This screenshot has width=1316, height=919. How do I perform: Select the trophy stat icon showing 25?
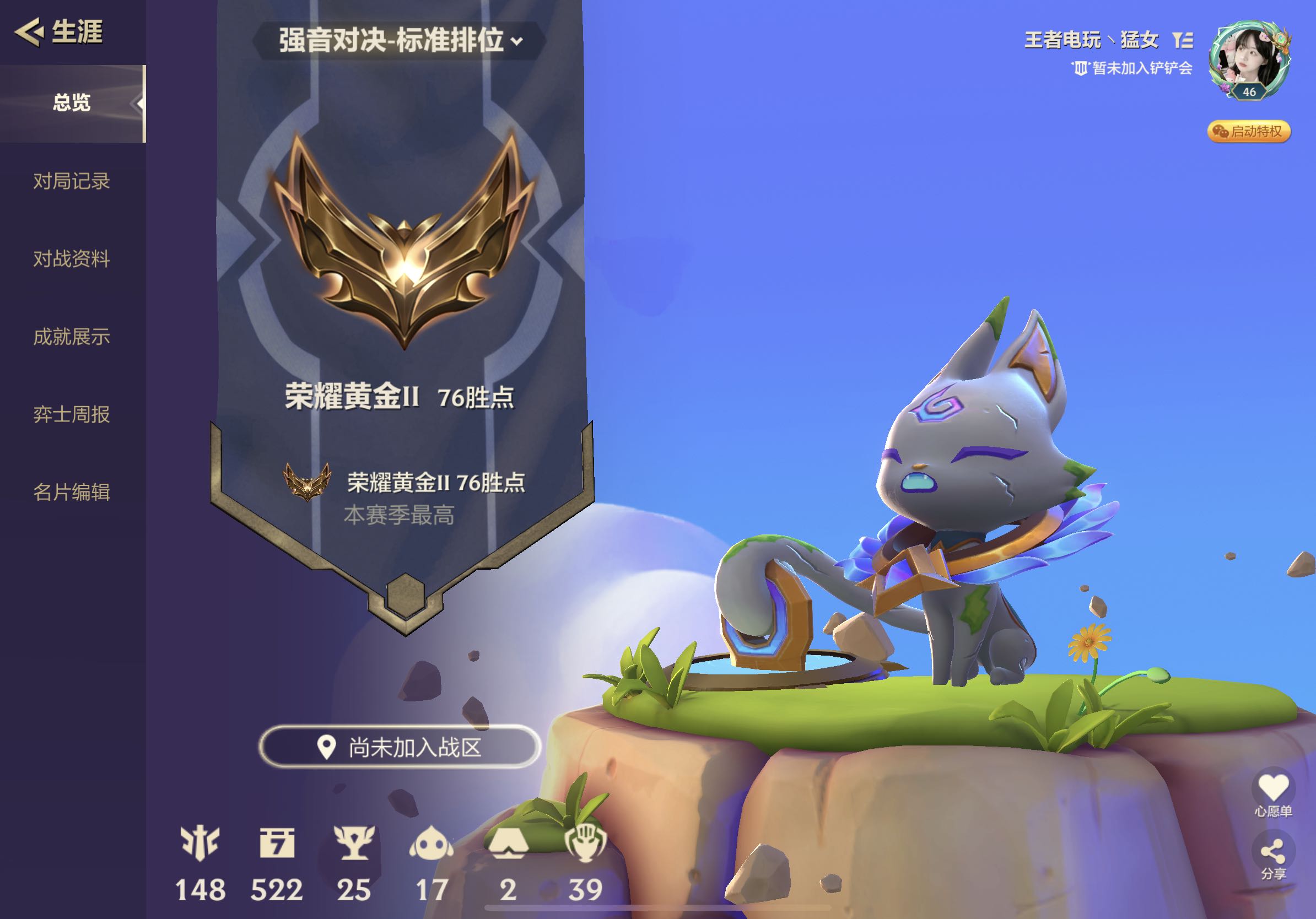[354, 844]
